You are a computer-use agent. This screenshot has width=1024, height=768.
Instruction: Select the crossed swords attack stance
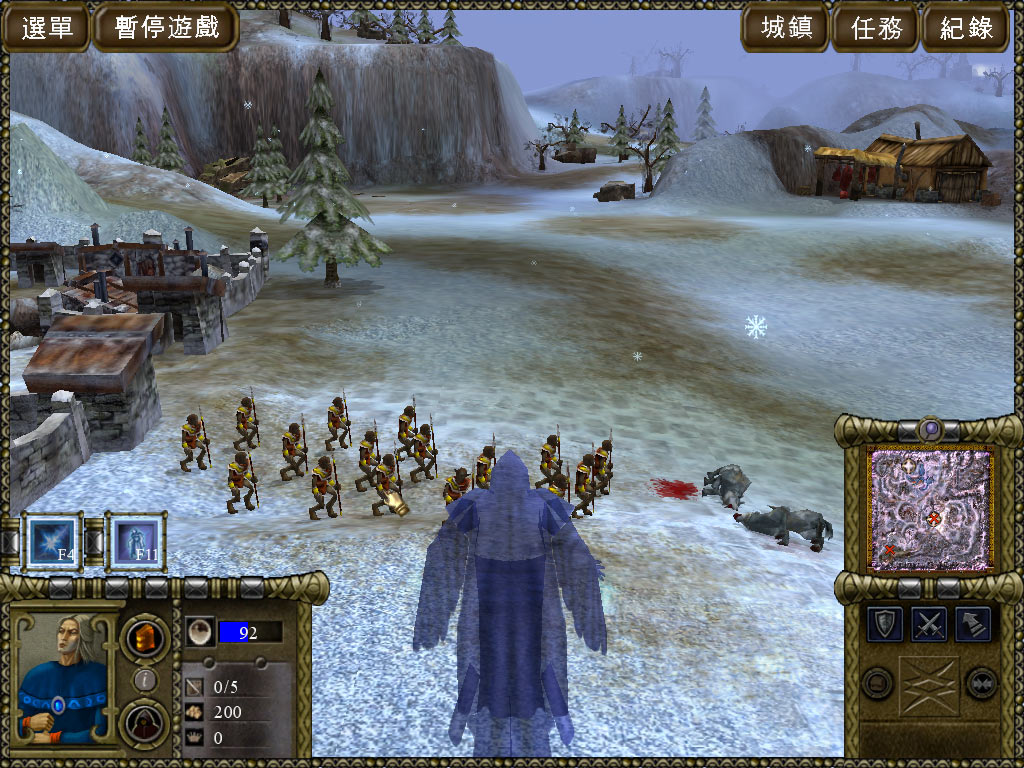click(930, 624)
